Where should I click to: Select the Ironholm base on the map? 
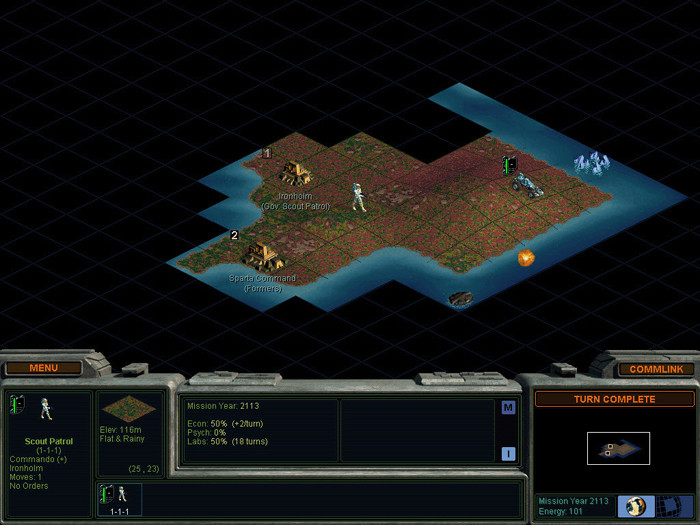point(295,173)
